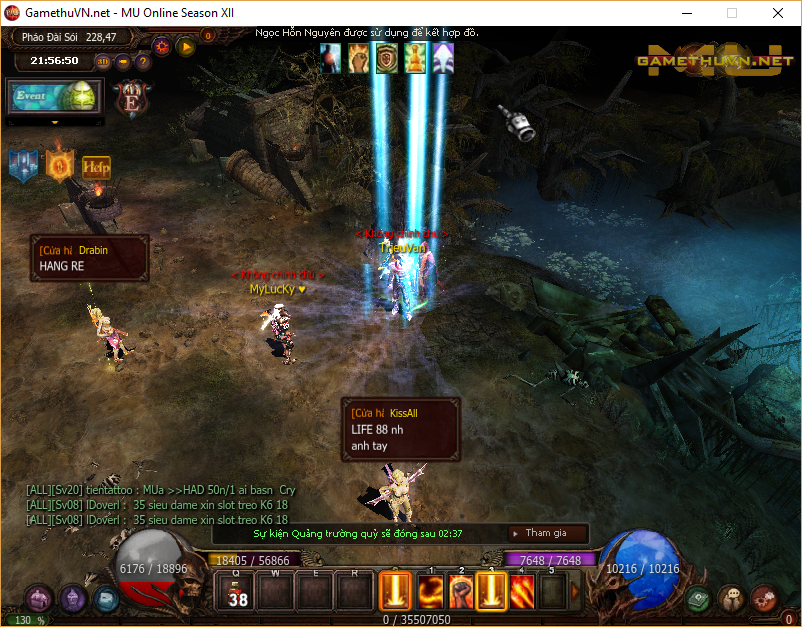Viewport: 802px width, 627px height.
Task: Select the orange flaming shield icon
Action: 60,165
